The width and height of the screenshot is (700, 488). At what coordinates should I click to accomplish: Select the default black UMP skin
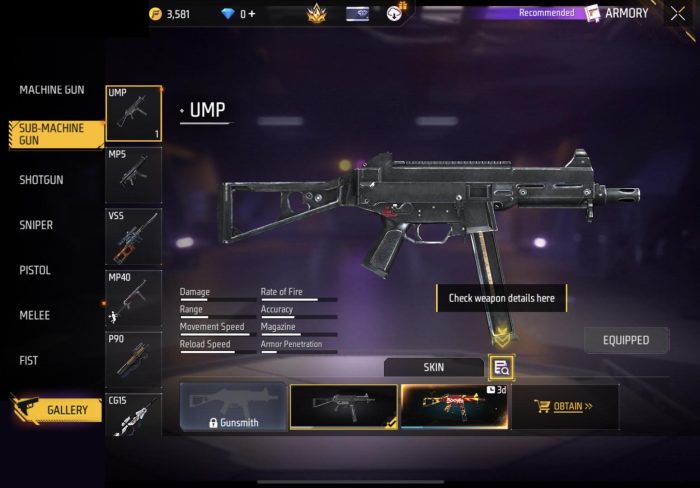tap(343, 407)
